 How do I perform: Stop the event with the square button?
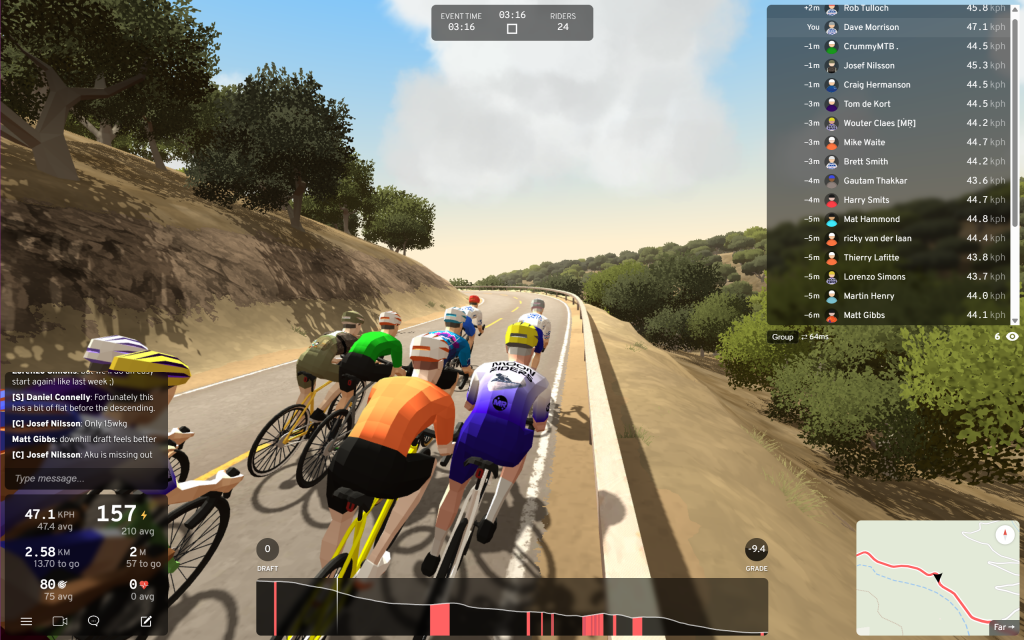point(512,29)
